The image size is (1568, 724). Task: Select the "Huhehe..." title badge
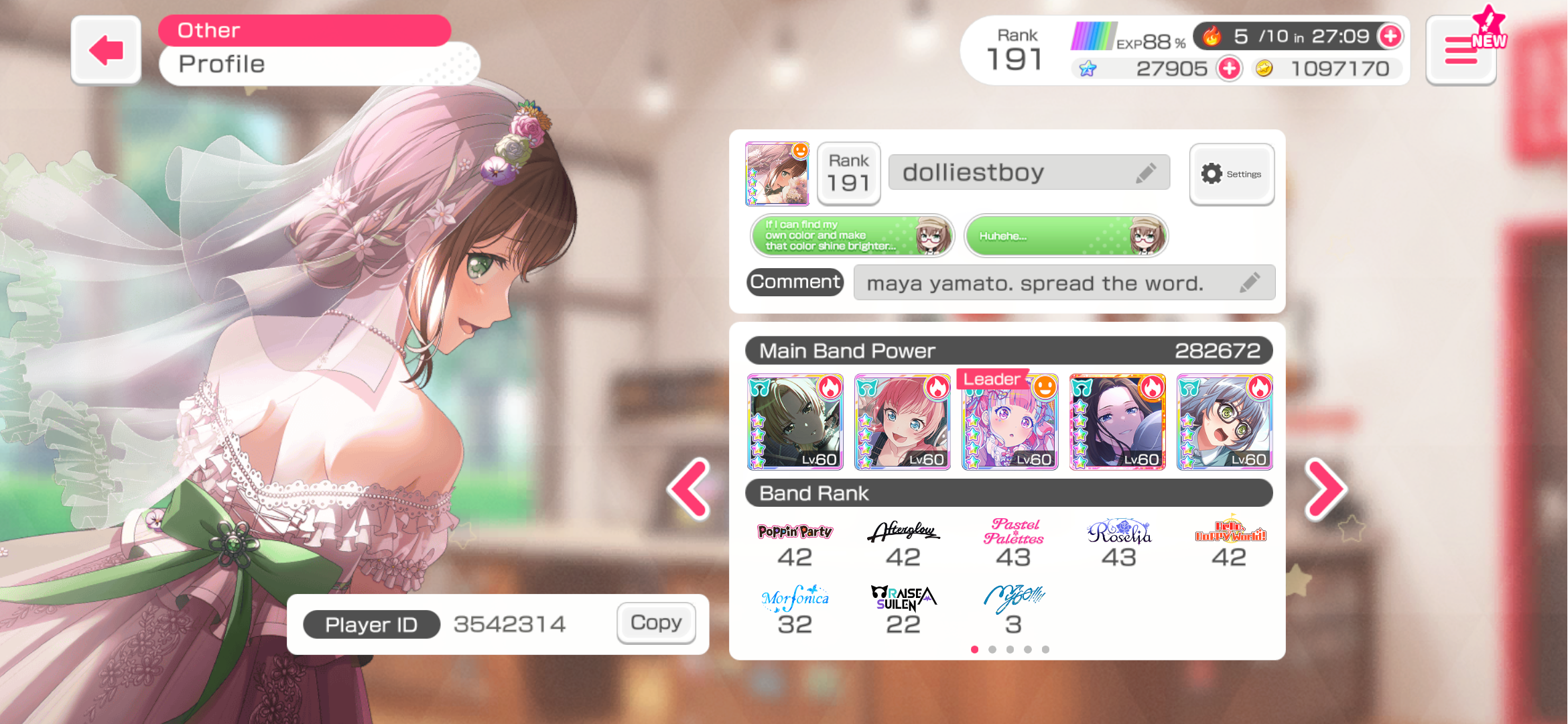point(1066,236)
